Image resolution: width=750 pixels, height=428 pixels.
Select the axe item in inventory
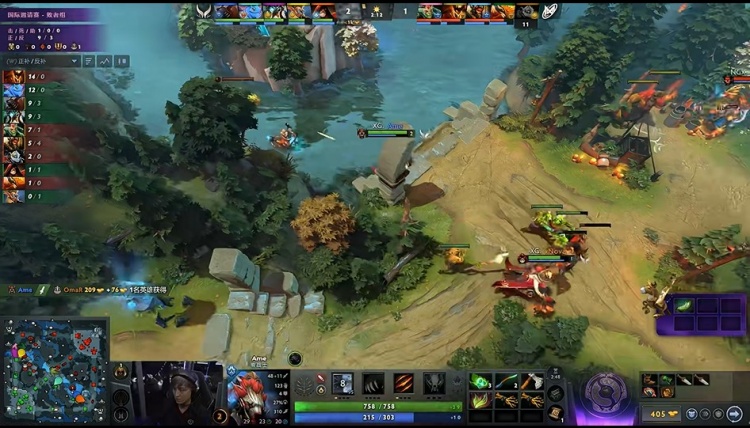pyautogui.click(x=533, y=381)
